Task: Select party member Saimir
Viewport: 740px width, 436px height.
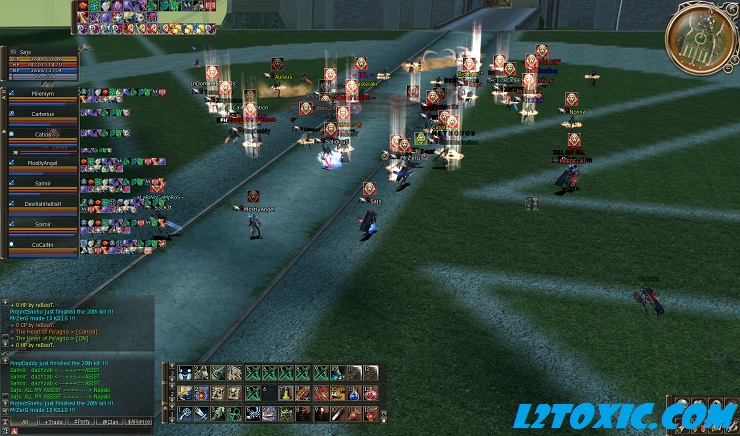Action: point(43,185)
